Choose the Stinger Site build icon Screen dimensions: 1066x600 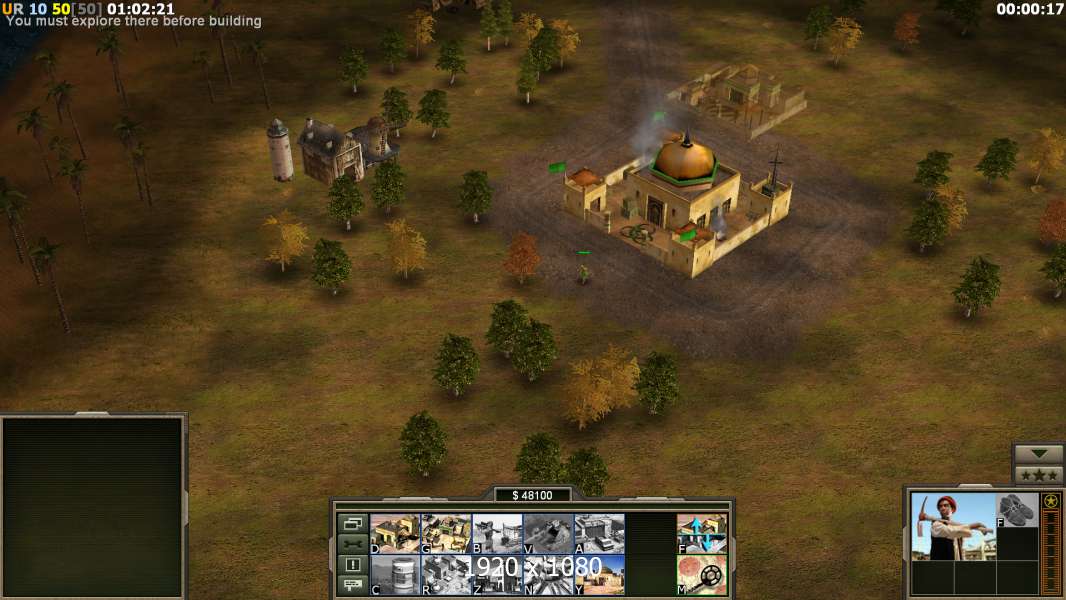click(497, 534)
